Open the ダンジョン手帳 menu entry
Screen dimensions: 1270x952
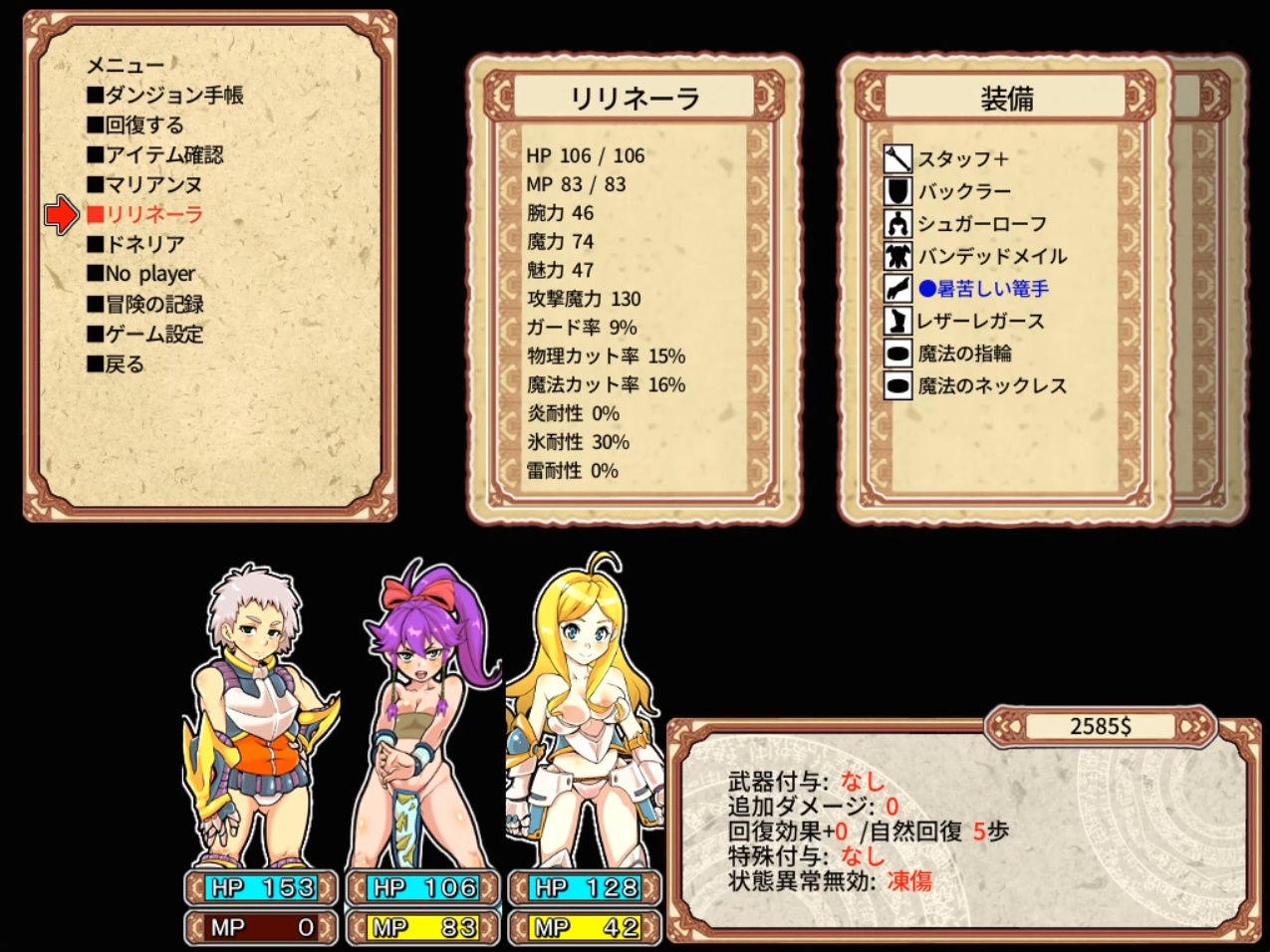pyautogui.click(x=164, y=96)
